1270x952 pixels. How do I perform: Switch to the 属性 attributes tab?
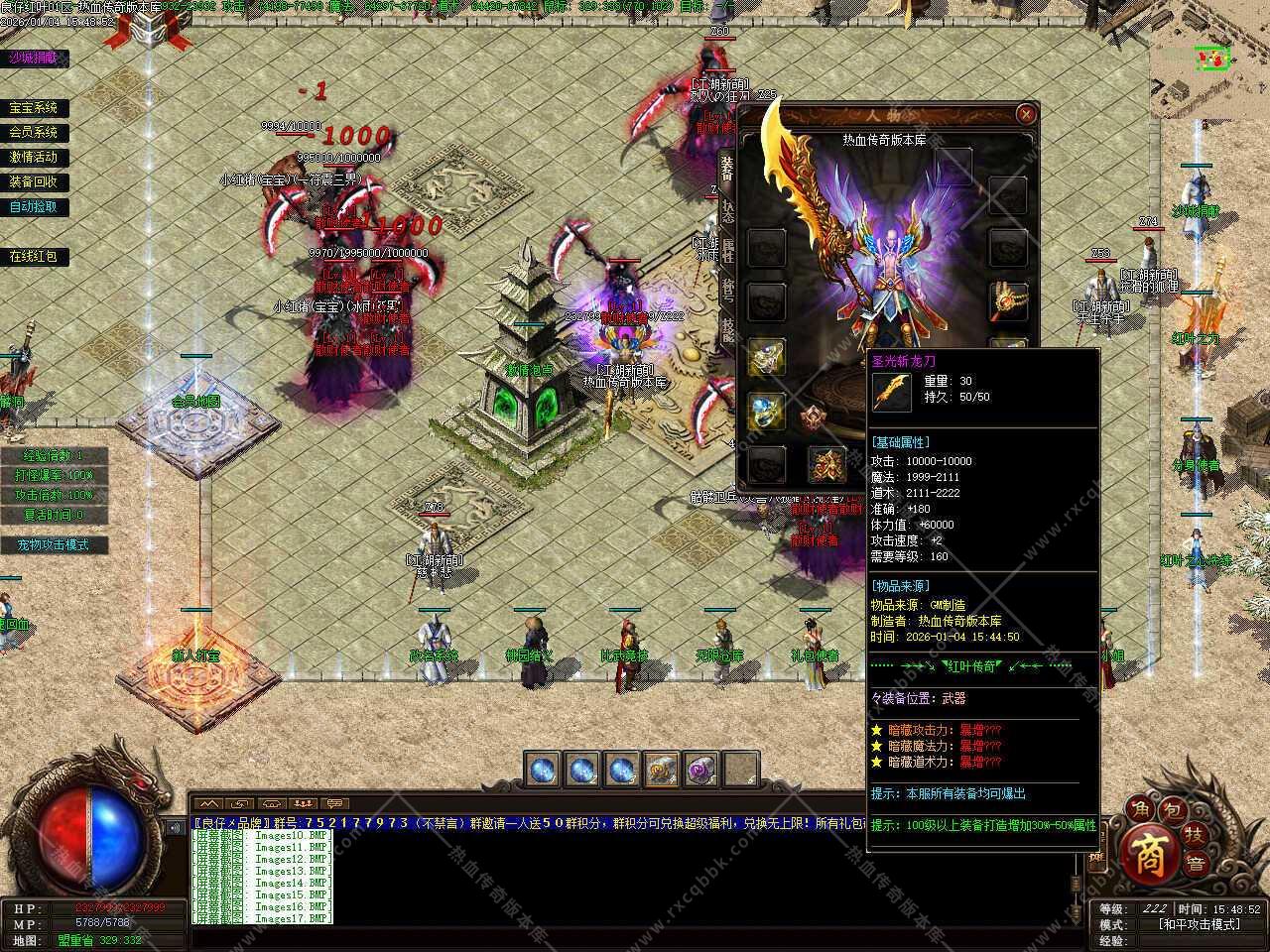(726, 249)
